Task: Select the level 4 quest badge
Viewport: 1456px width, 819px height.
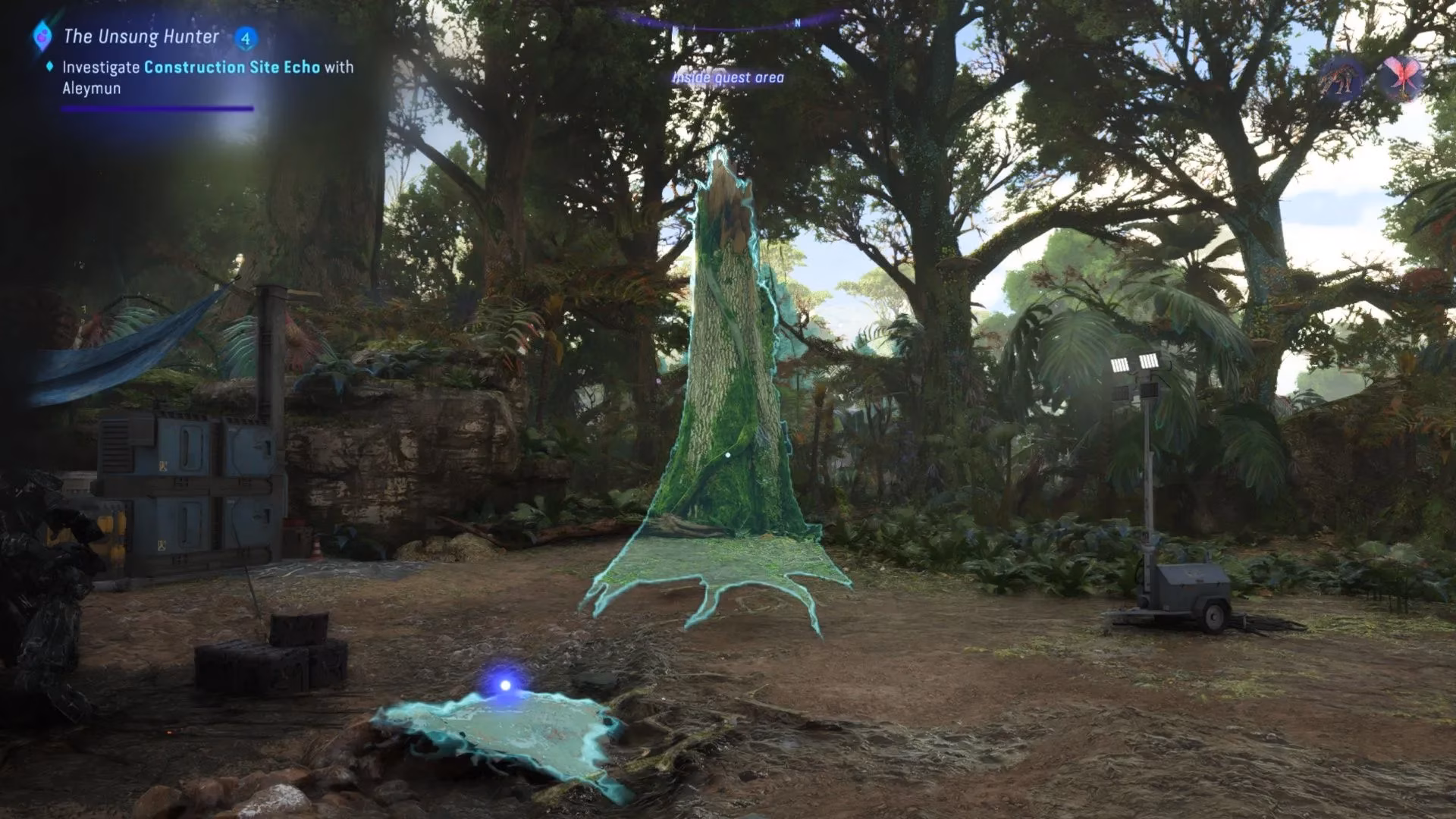Action: pos(245,37)
